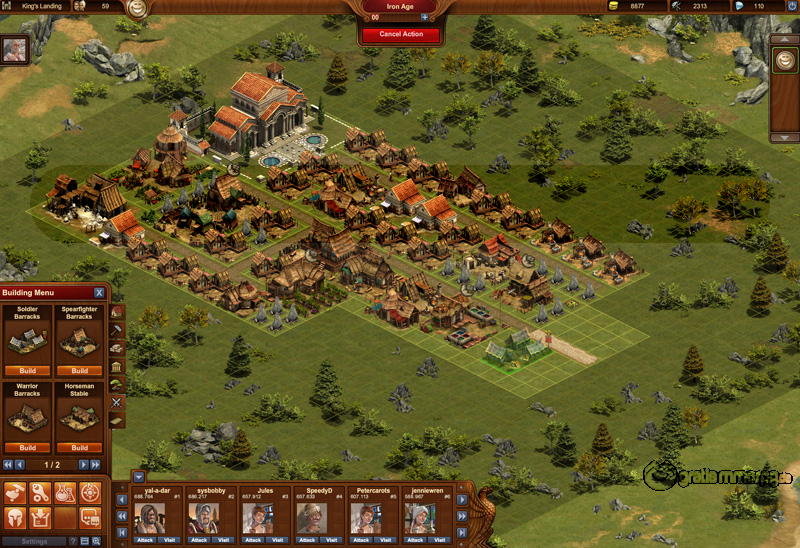
Task: Close the Building Menu
Action: (x=98, y=293)
